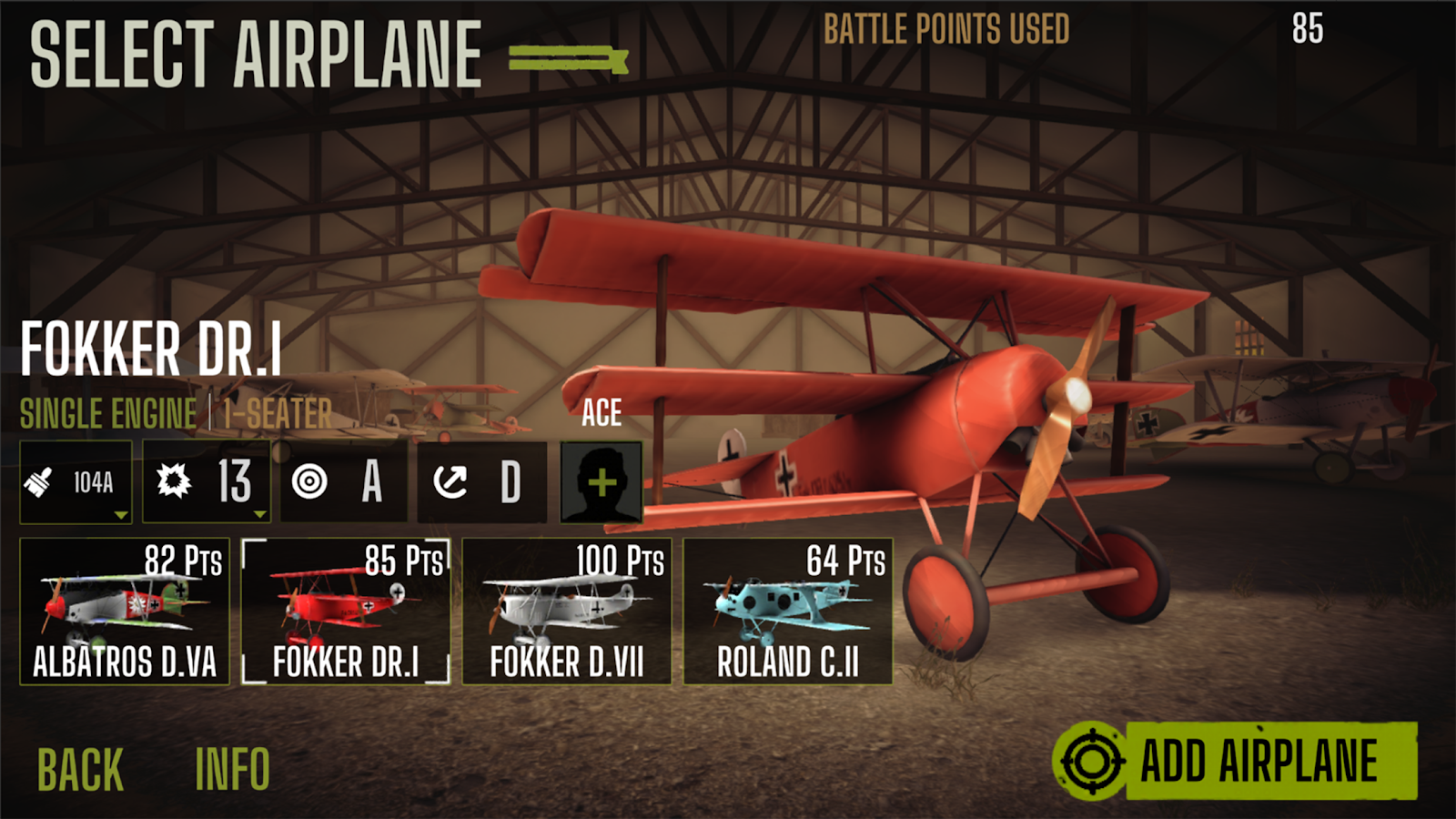Add an ace pilot portrait slot
The height and width of the screenshot is (819, 1456).
pos(602,482)
